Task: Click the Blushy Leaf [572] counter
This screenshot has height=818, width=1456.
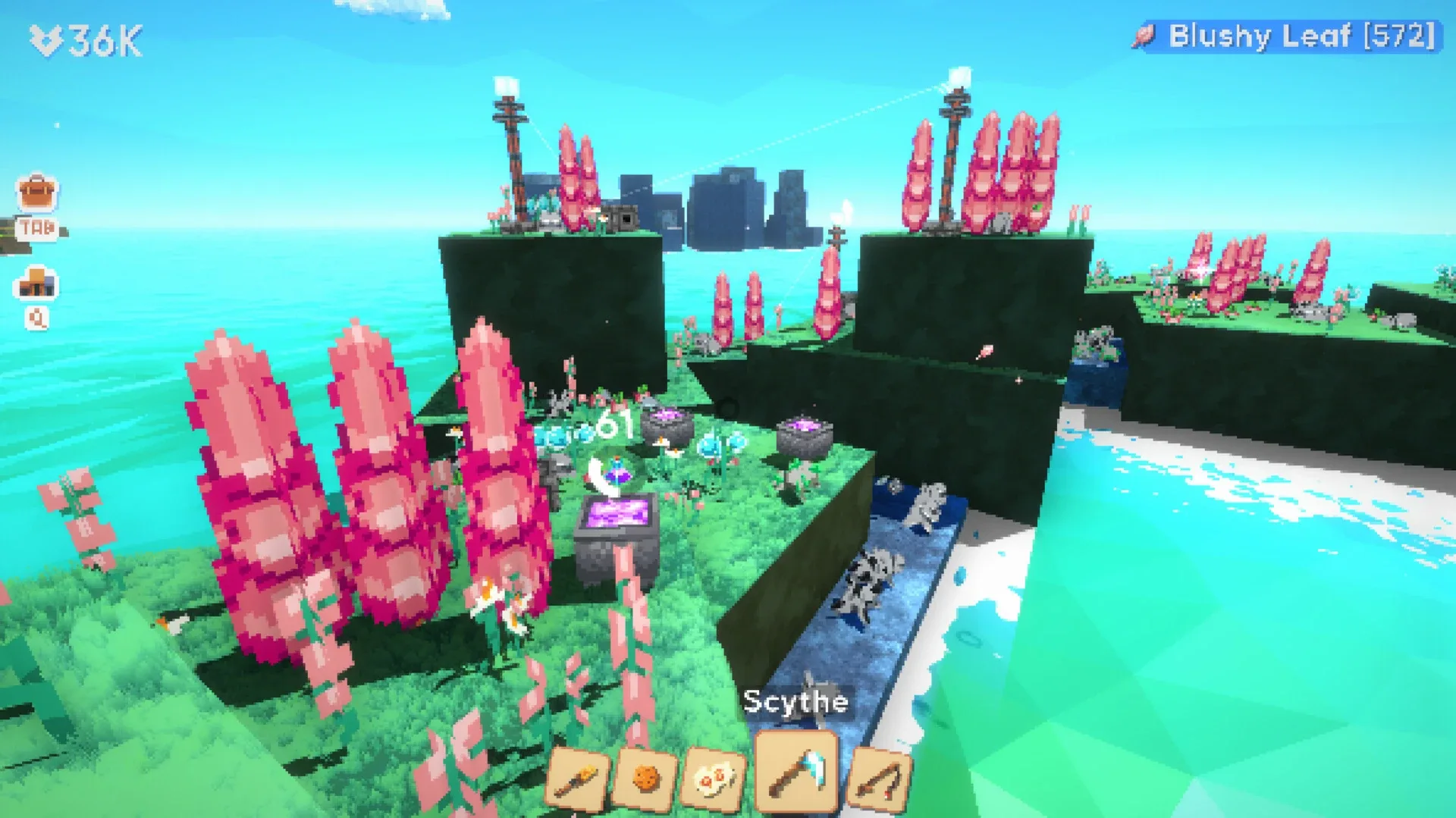Action: (1304, 34)
